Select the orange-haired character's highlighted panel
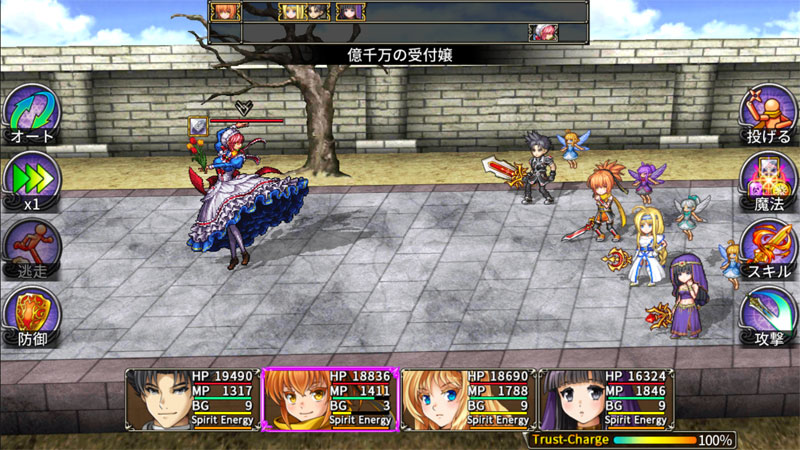The width and height of the screenshot is (800, 450). tap(329, 398)
